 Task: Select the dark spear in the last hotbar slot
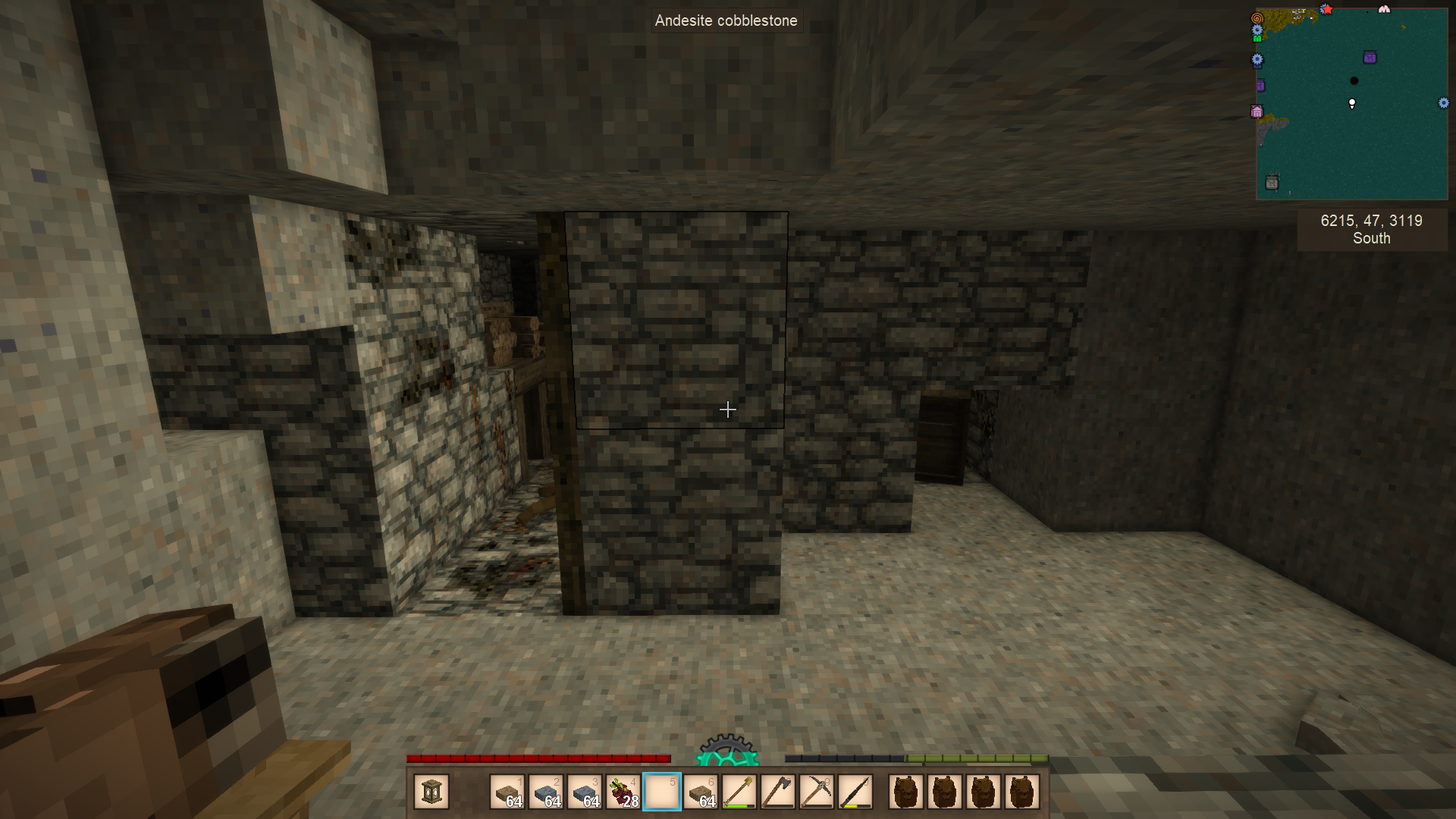tap(855, 792)
